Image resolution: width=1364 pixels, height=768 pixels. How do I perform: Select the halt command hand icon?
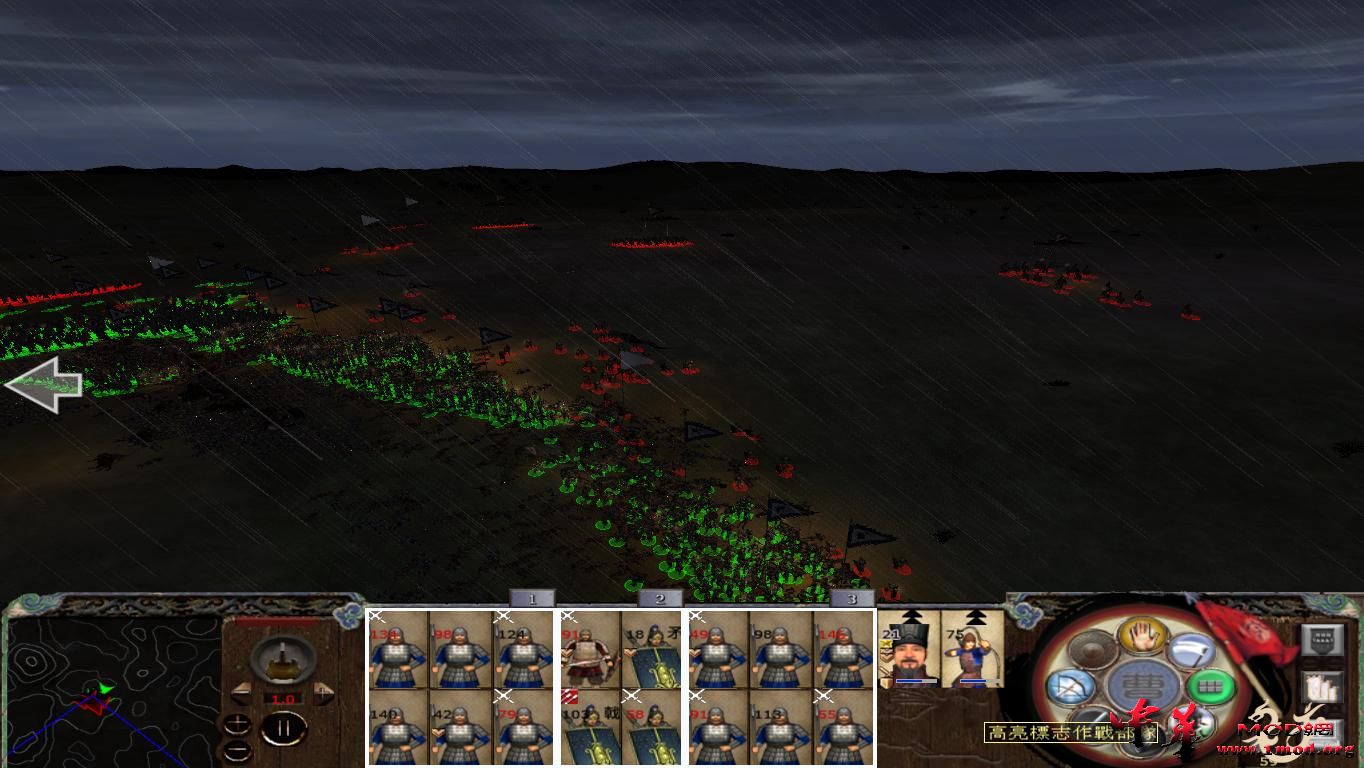point(1142,638)
